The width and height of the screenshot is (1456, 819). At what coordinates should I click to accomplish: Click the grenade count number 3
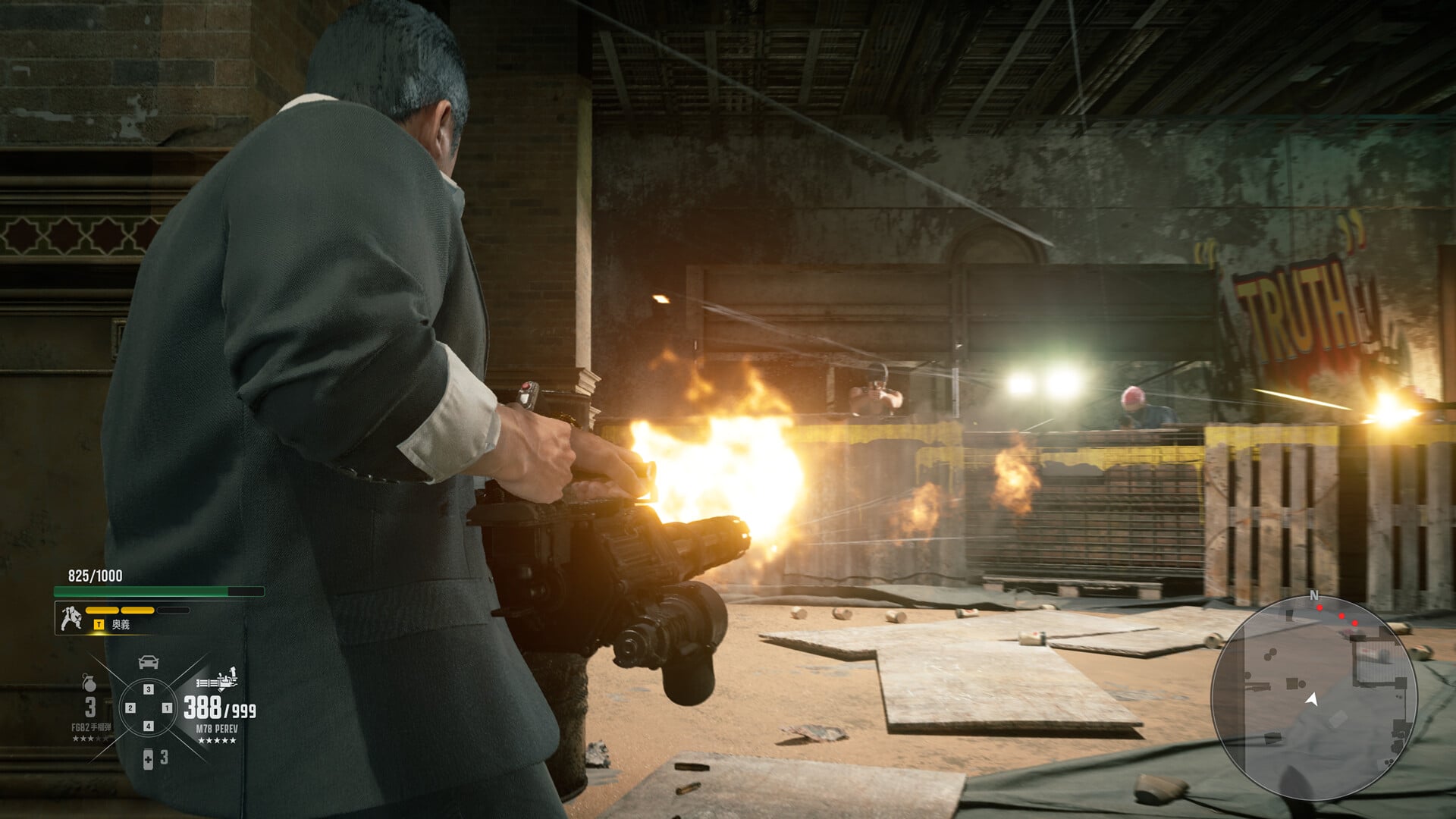tap(89, 708)
